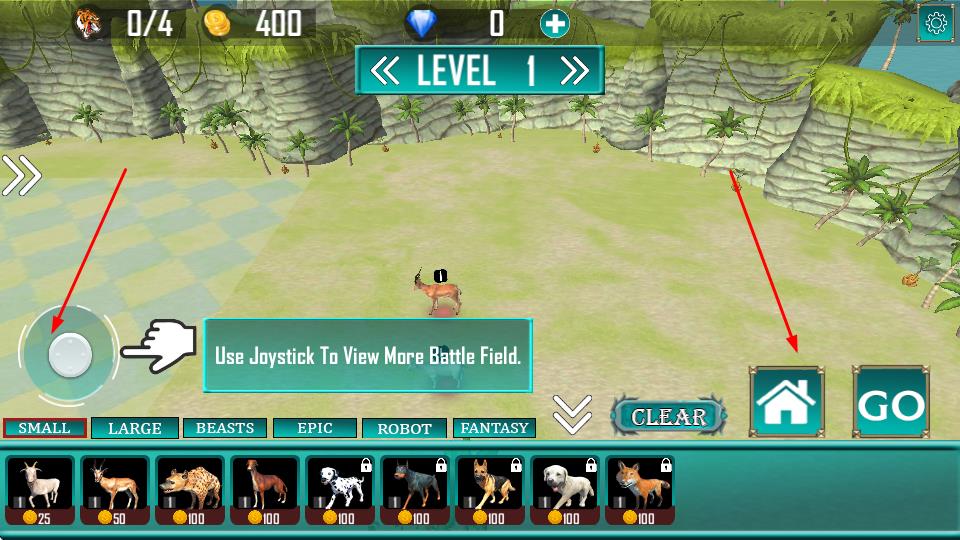Switch to the LARGE animals tab
Screen dimensions: 960x540
pyautogui.click(x=135, y=428)
